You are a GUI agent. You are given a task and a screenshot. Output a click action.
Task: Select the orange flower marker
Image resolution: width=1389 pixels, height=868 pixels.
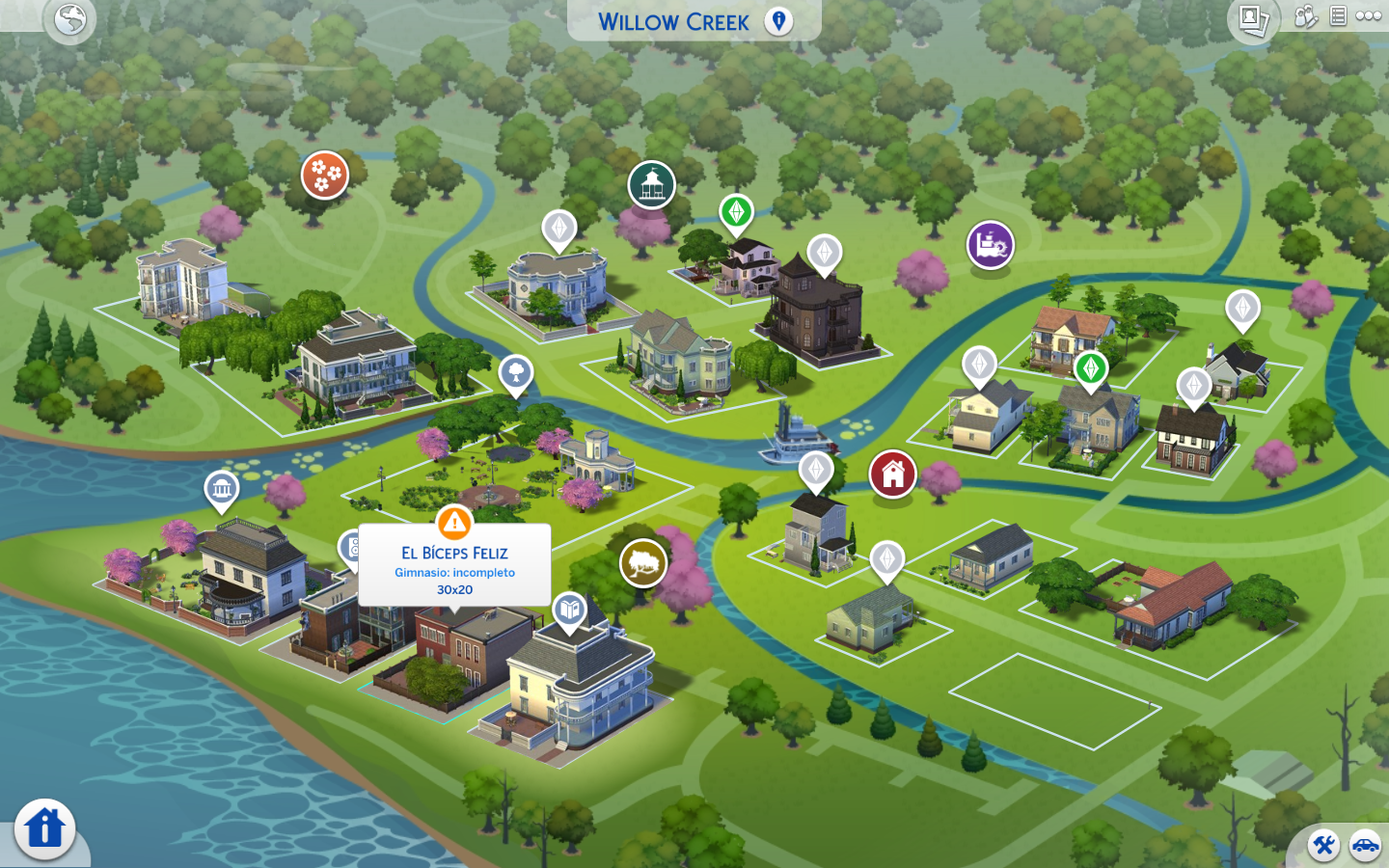324,175
